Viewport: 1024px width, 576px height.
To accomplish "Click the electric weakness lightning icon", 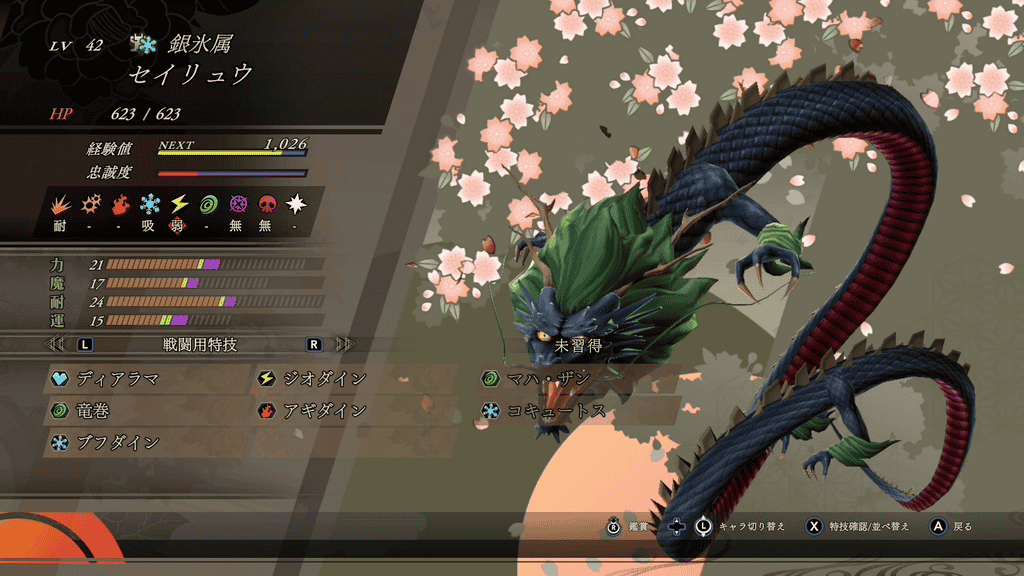I will [x=179, y=204].
